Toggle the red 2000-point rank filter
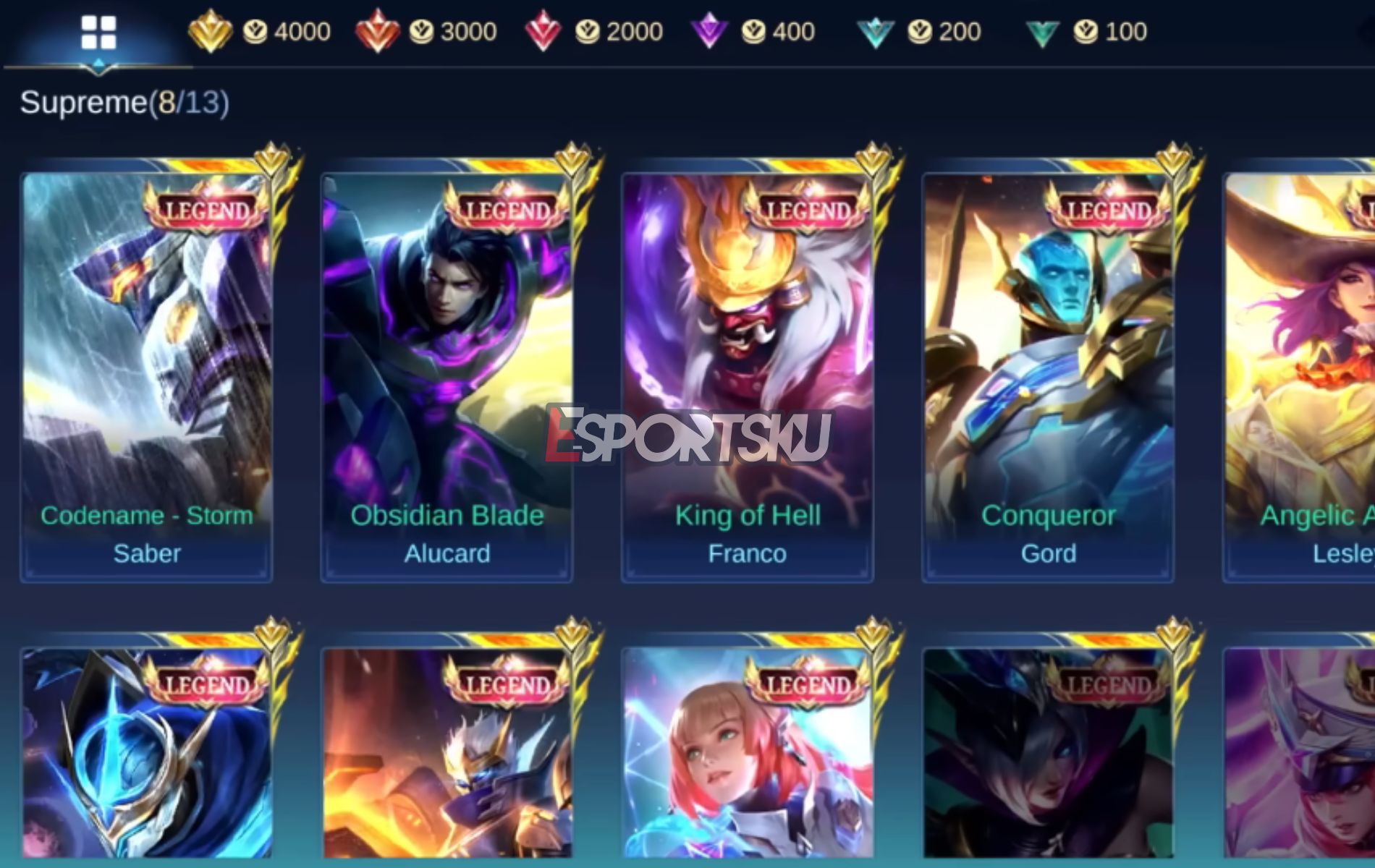Image resolution: width=1375 pixels, height=868 pixels. click(x=542, y=30)
